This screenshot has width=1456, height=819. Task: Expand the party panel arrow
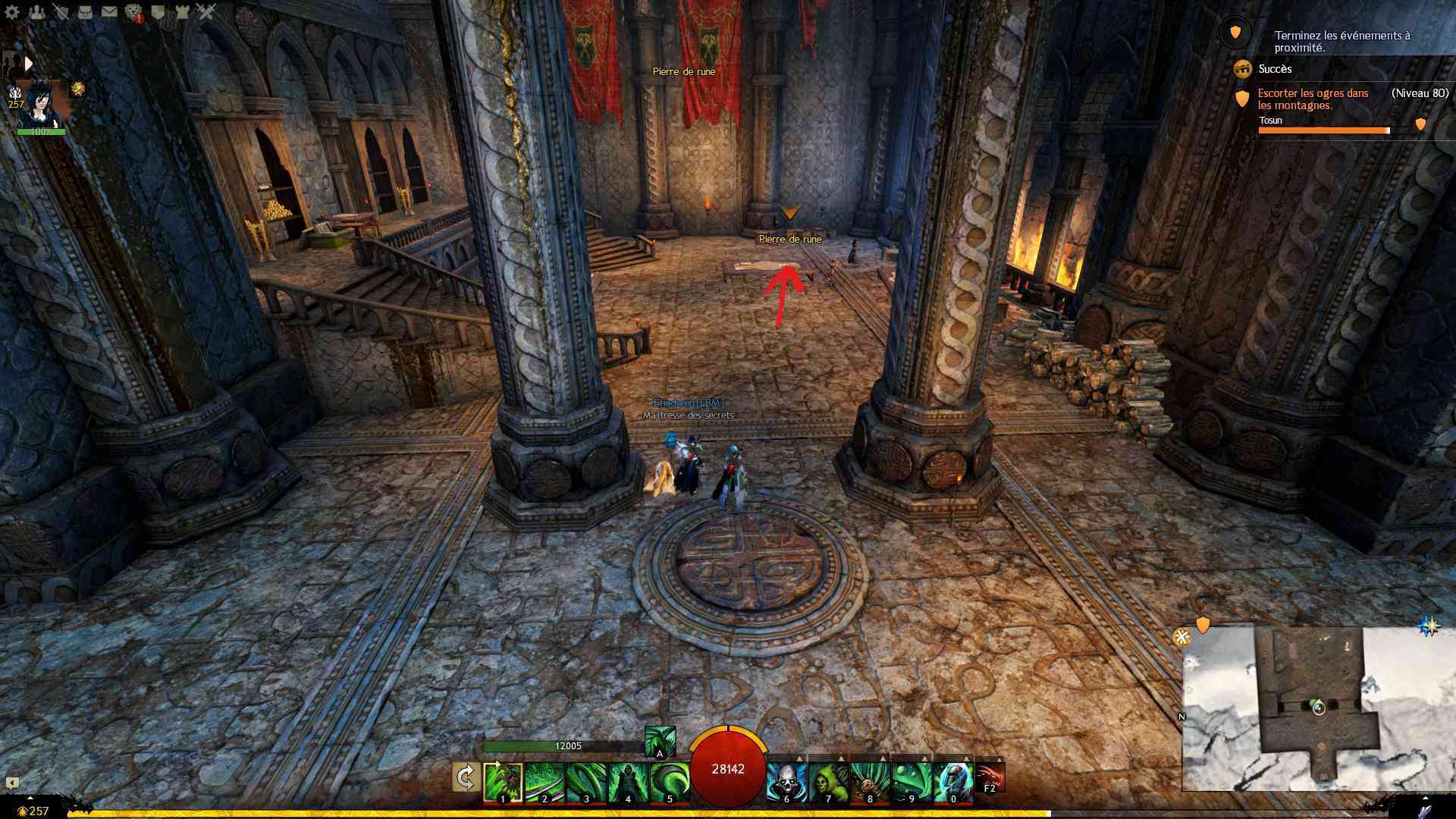(29, 64)
